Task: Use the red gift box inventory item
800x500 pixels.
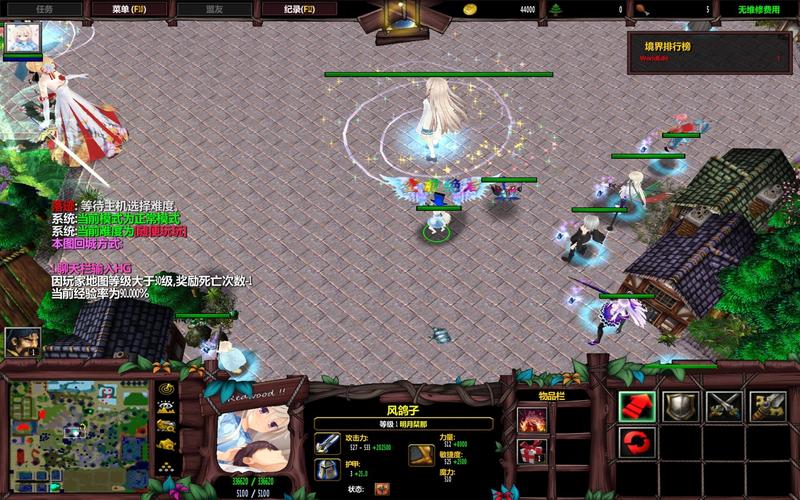Action: coord(531,451)
